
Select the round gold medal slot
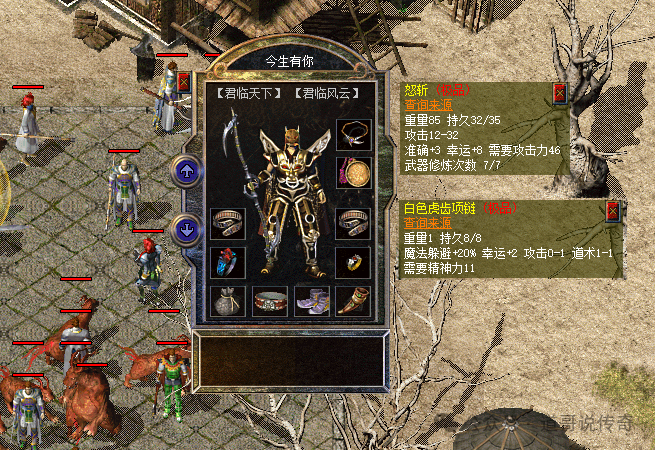[x=354, y=171]
